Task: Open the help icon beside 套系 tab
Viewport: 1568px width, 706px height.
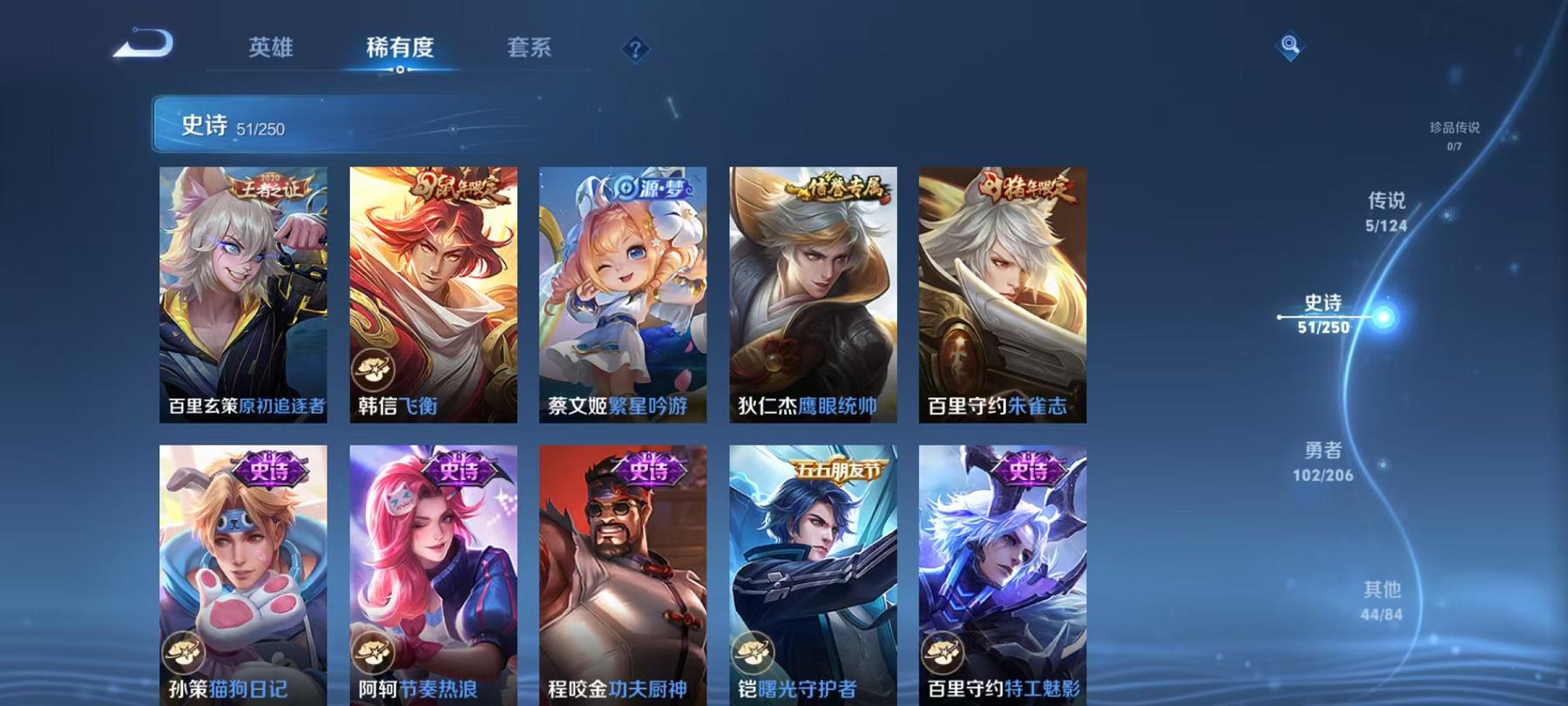Action: (635, 50)
